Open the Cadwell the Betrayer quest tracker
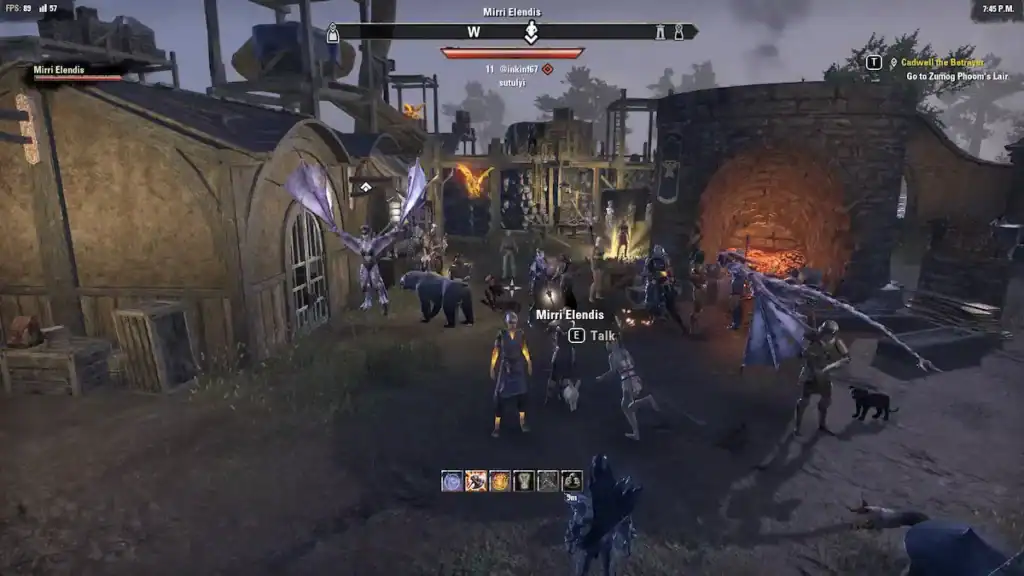The height and width of the screenshot is (576, 1024). (942, 62)
